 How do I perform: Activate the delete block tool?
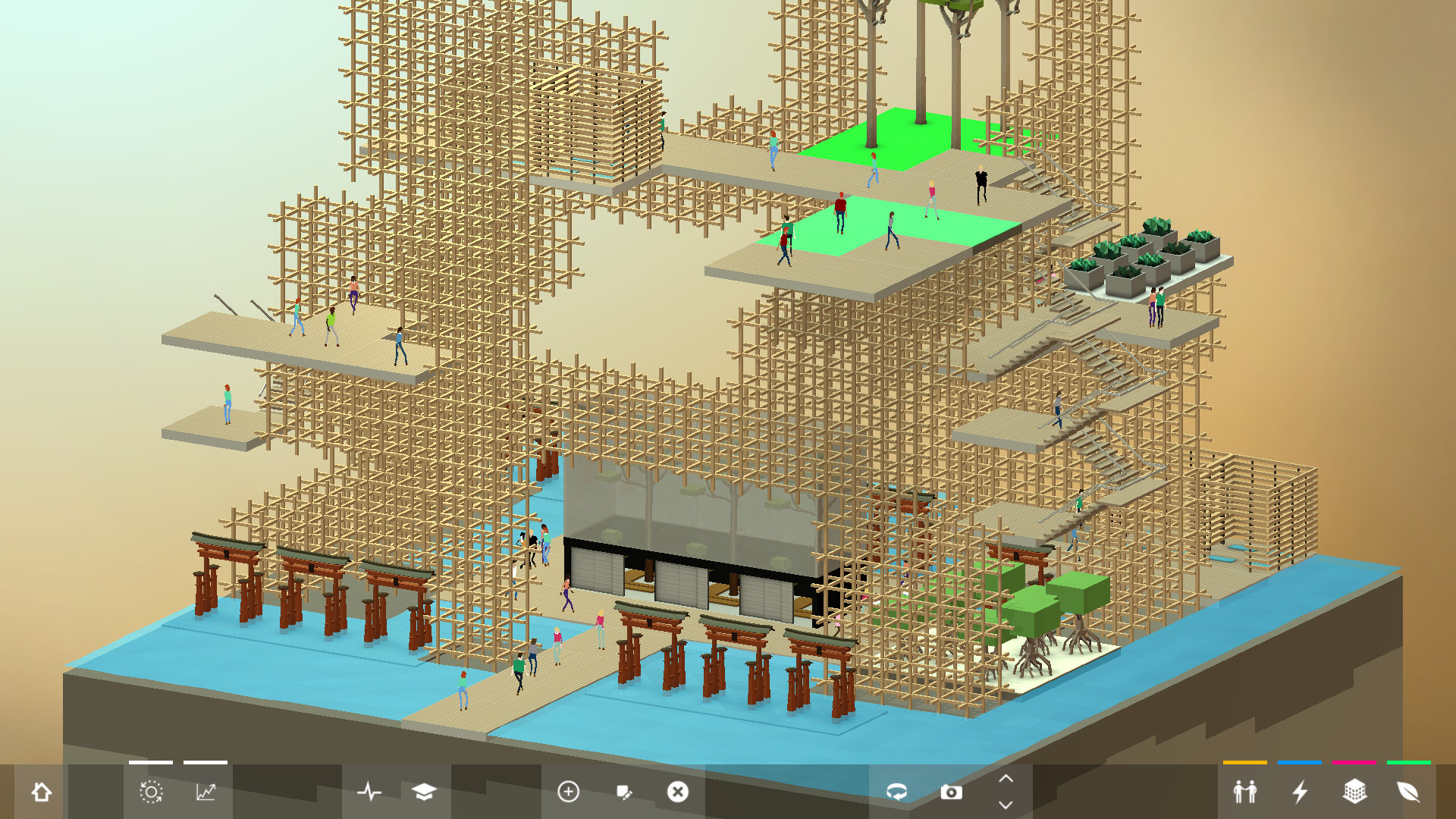[x=678, y=793]
